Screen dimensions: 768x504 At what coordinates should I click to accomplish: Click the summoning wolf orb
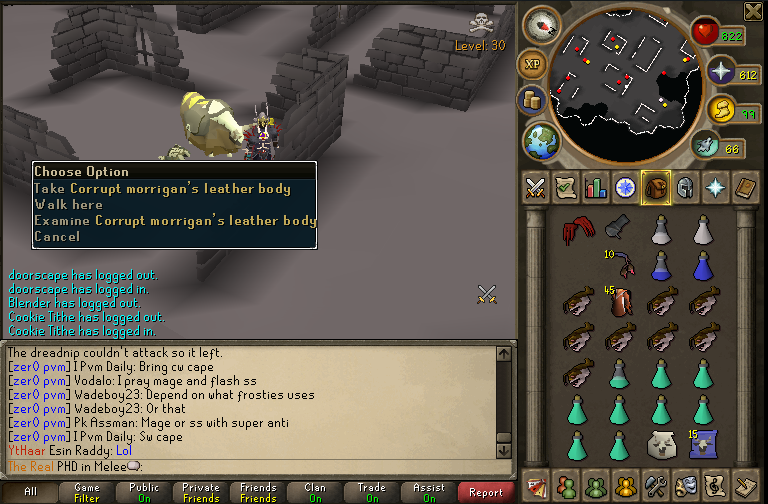click(x=721, y=109)
